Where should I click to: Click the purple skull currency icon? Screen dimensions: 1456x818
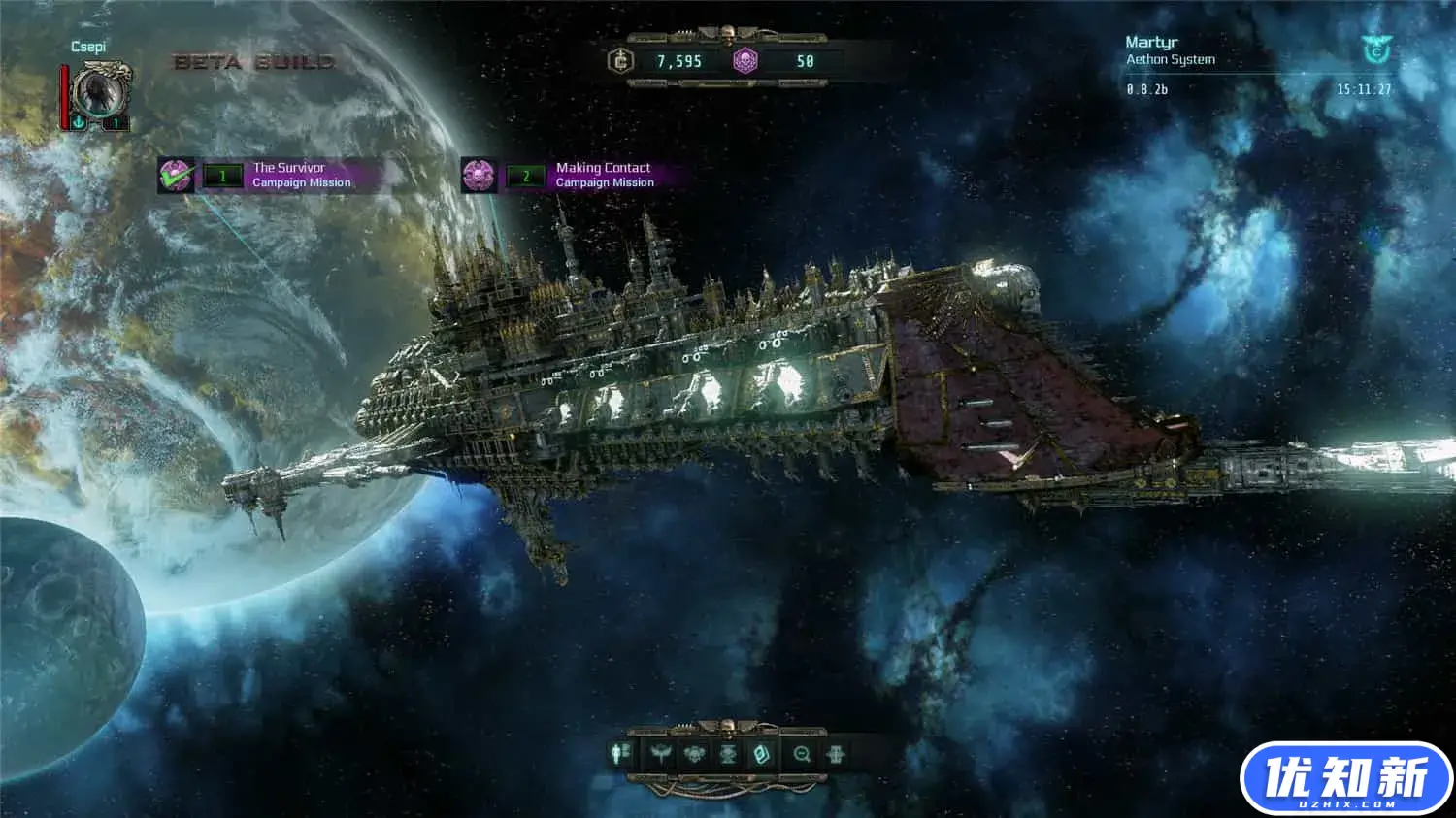click(x=745, y=61)
